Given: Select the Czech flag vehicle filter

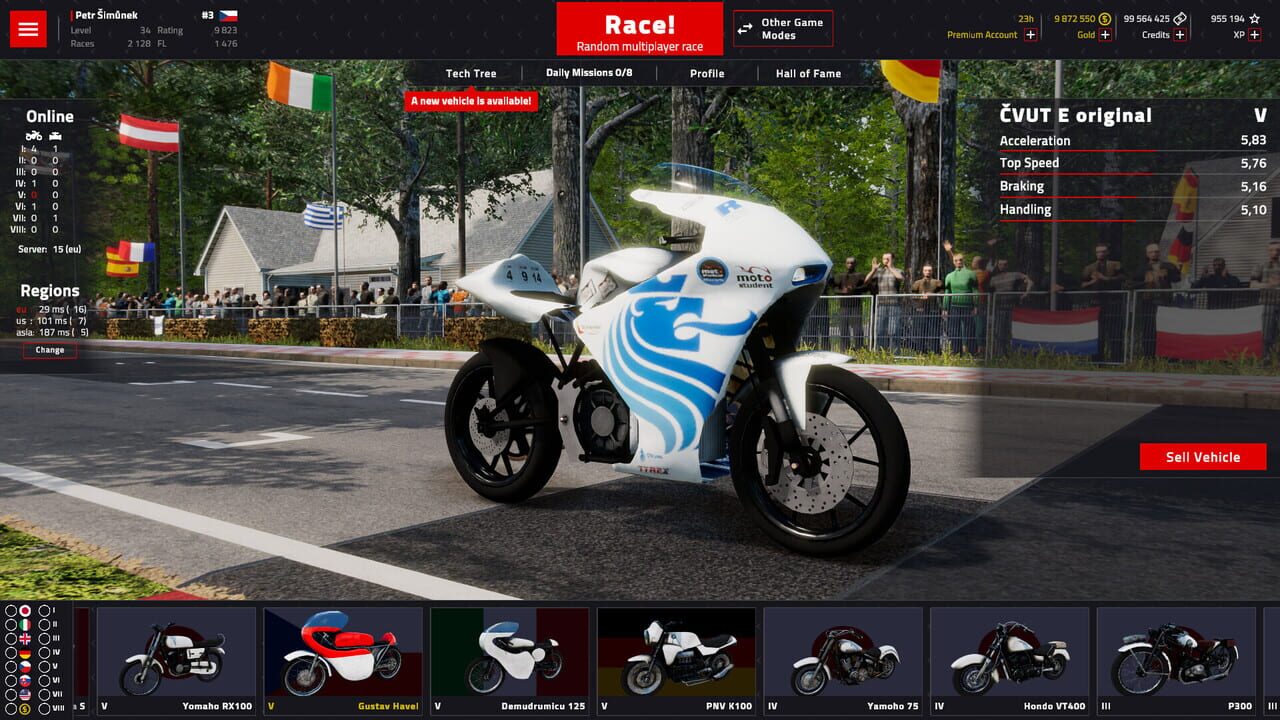Looking at the screenshot, I should (24, 666).
